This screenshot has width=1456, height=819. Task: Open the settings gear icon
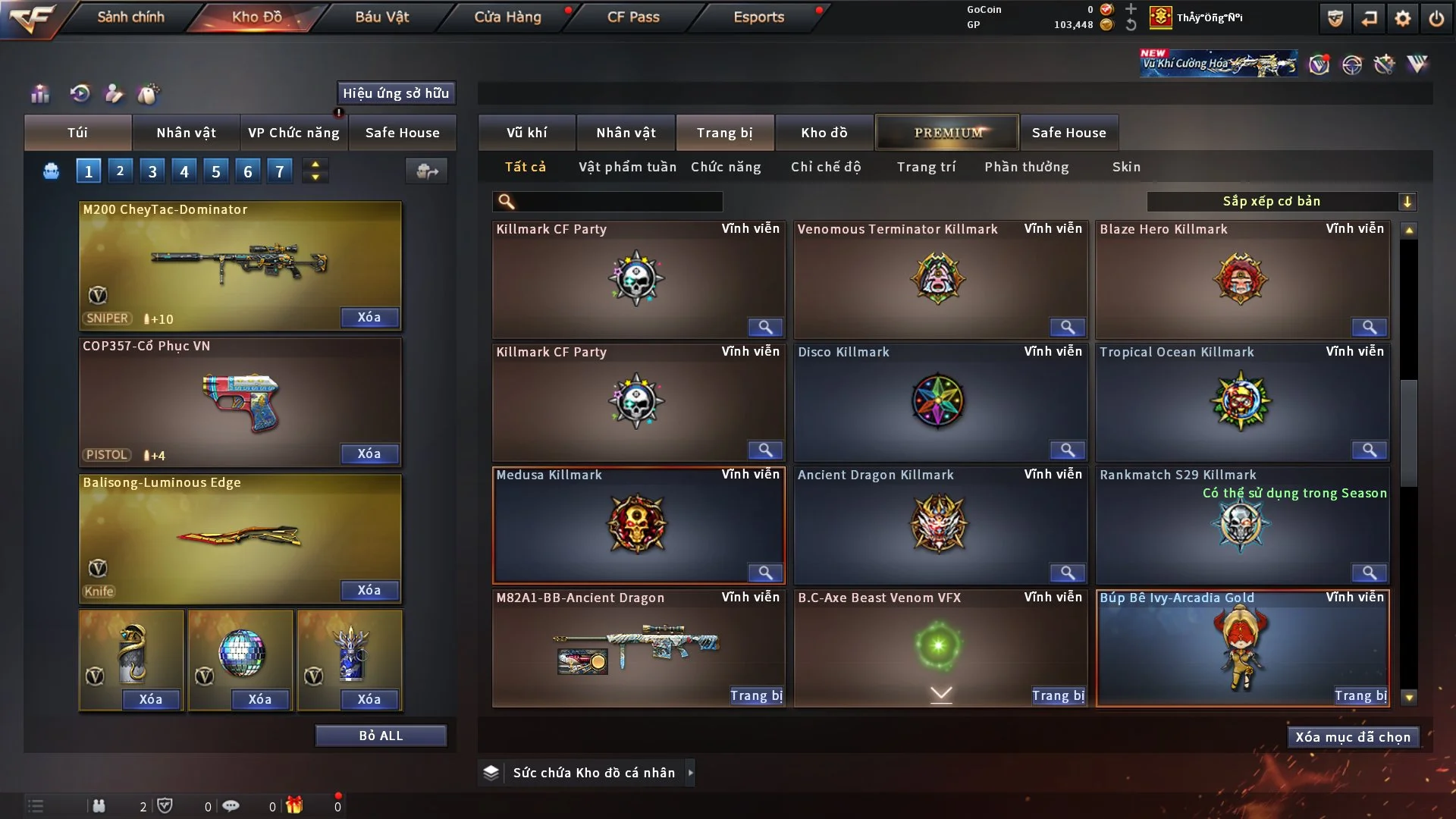[x=1402, y=18]
